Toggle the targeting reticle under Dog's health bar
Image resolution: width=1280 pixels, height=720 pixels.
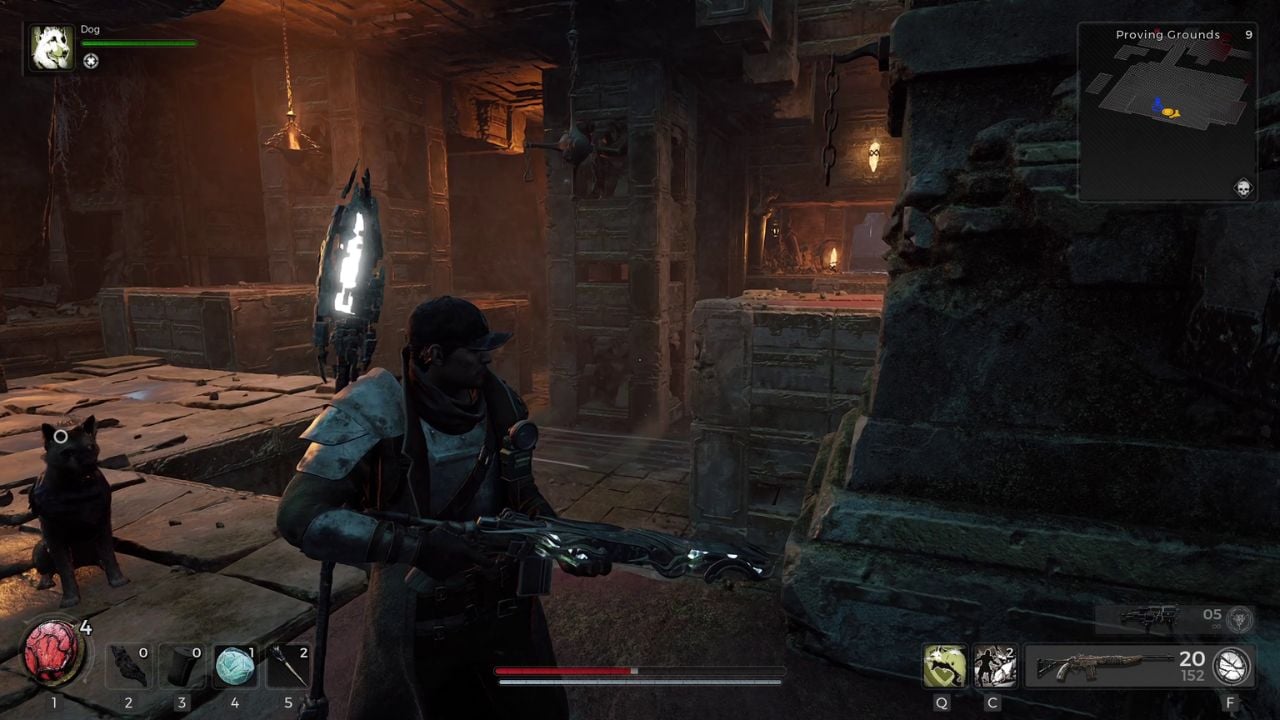93,62
